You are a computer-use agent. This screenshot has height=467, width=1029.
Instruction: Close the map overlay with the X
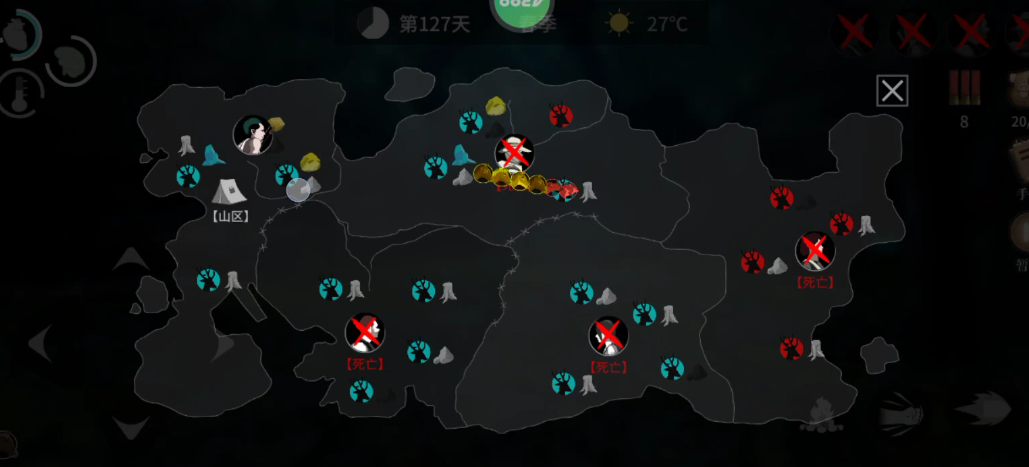tap(892, 92)
